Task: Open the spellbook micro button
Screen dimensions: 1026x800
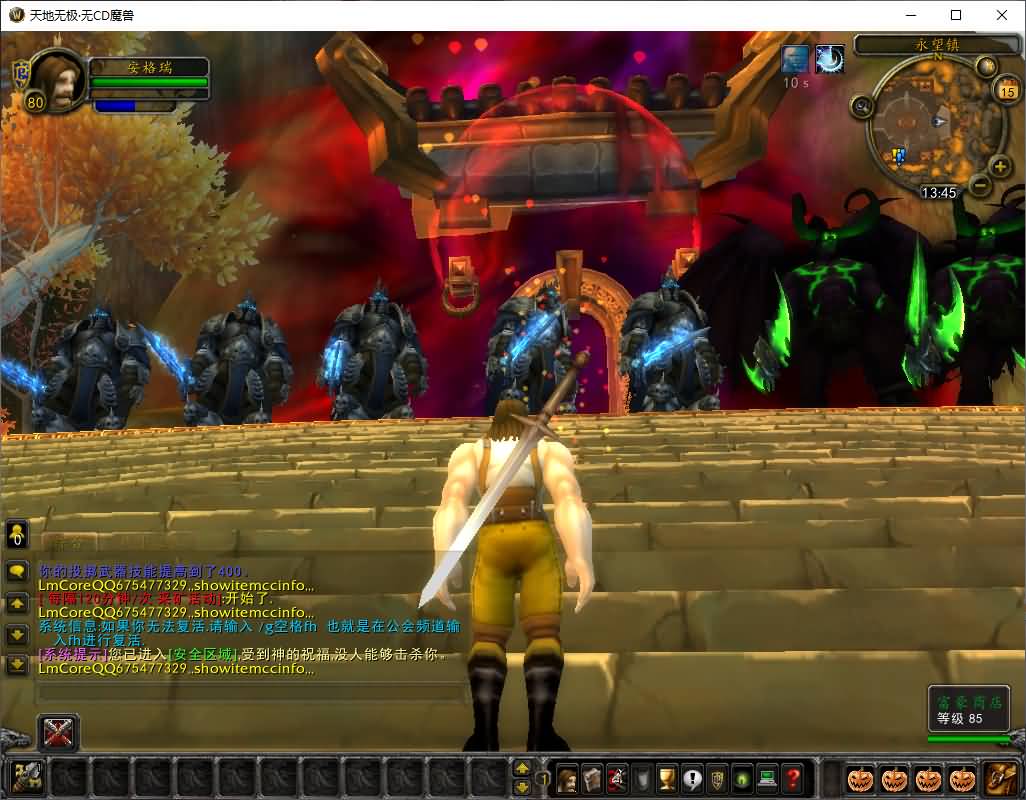Action: pos(592,777)
